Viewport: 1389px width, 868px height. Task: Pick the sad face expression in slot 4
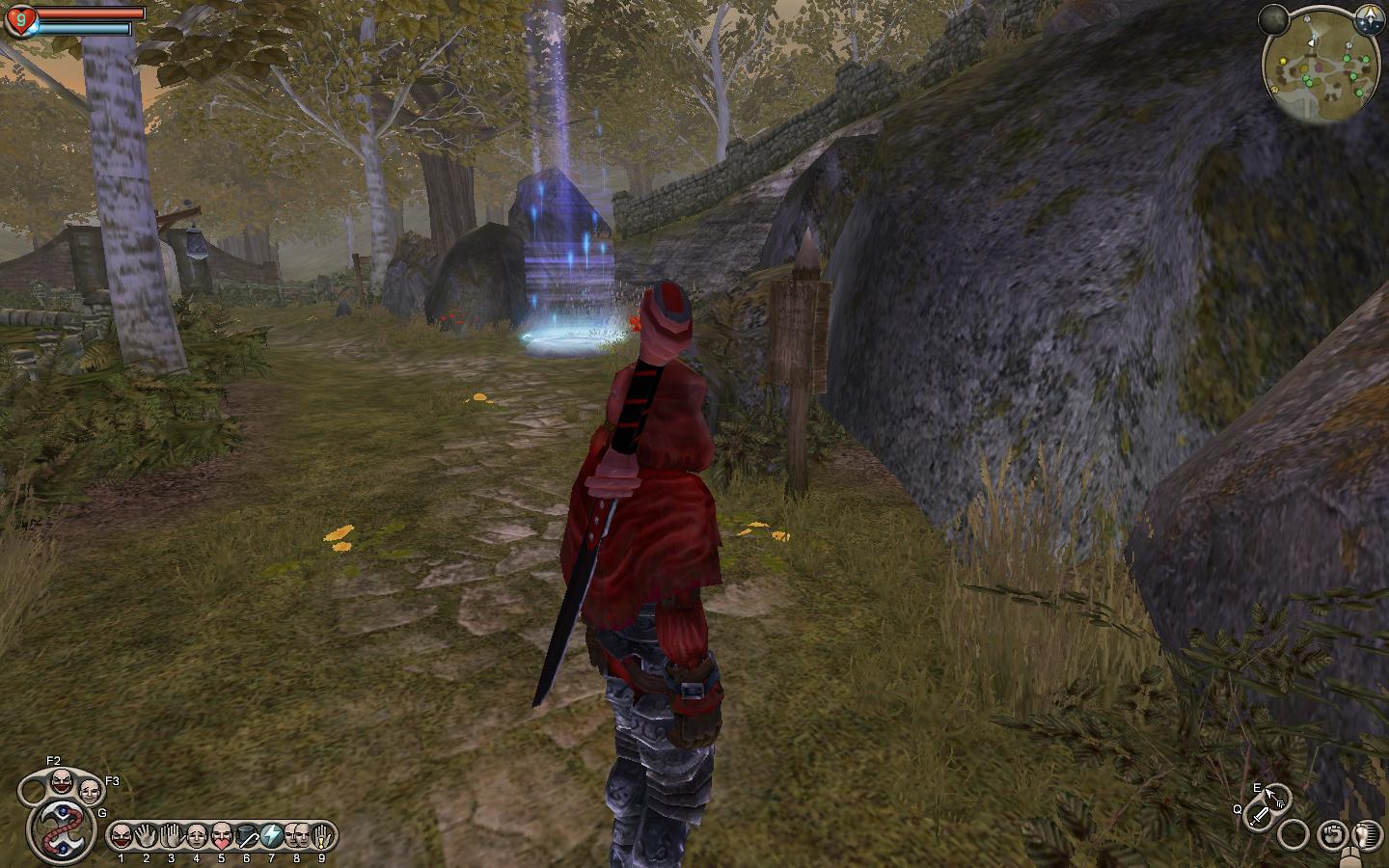click(197, 835)
